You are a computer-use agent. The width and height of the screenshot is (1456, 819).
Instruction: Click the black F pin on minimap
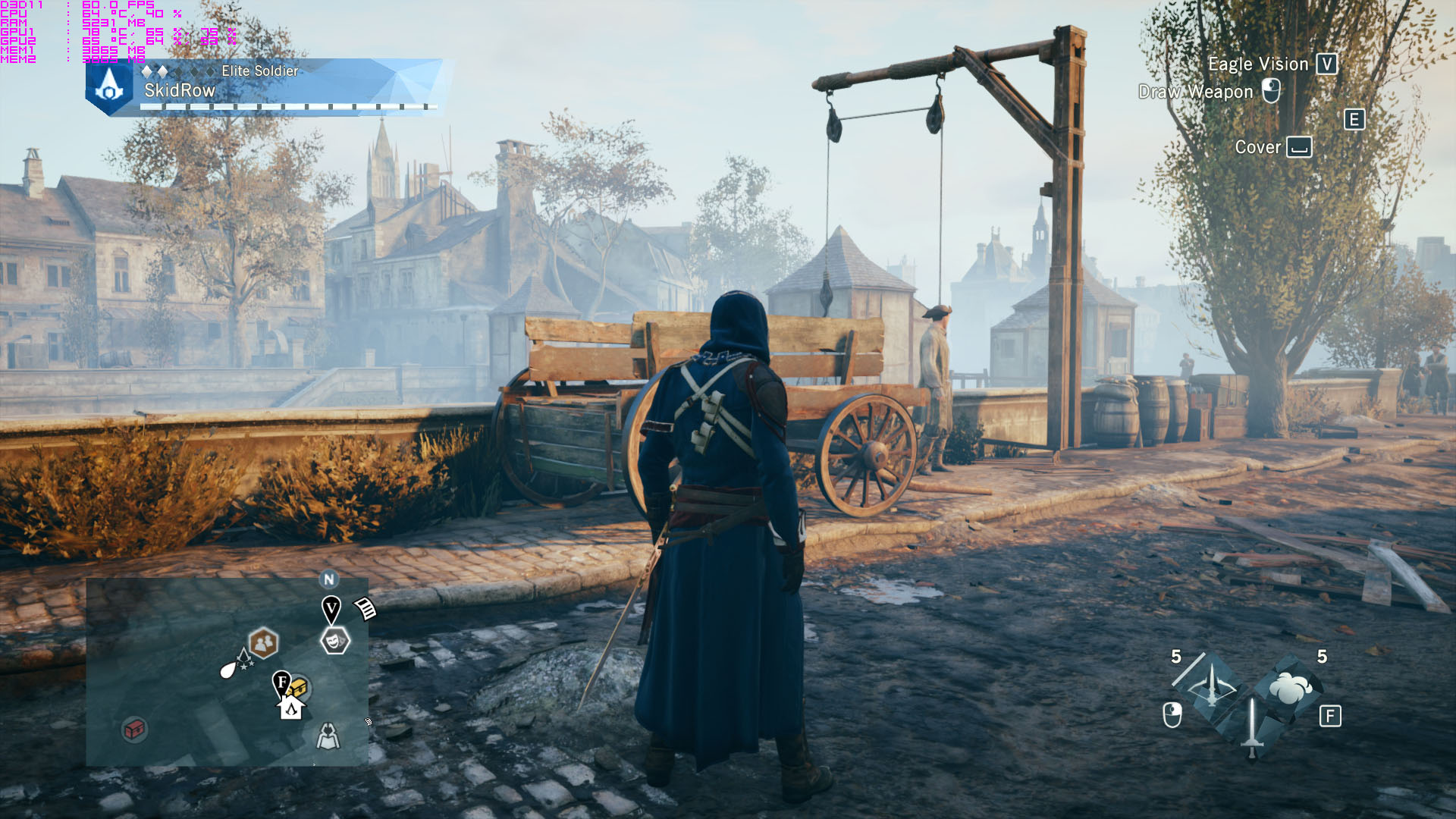click(x=281, y=682)
